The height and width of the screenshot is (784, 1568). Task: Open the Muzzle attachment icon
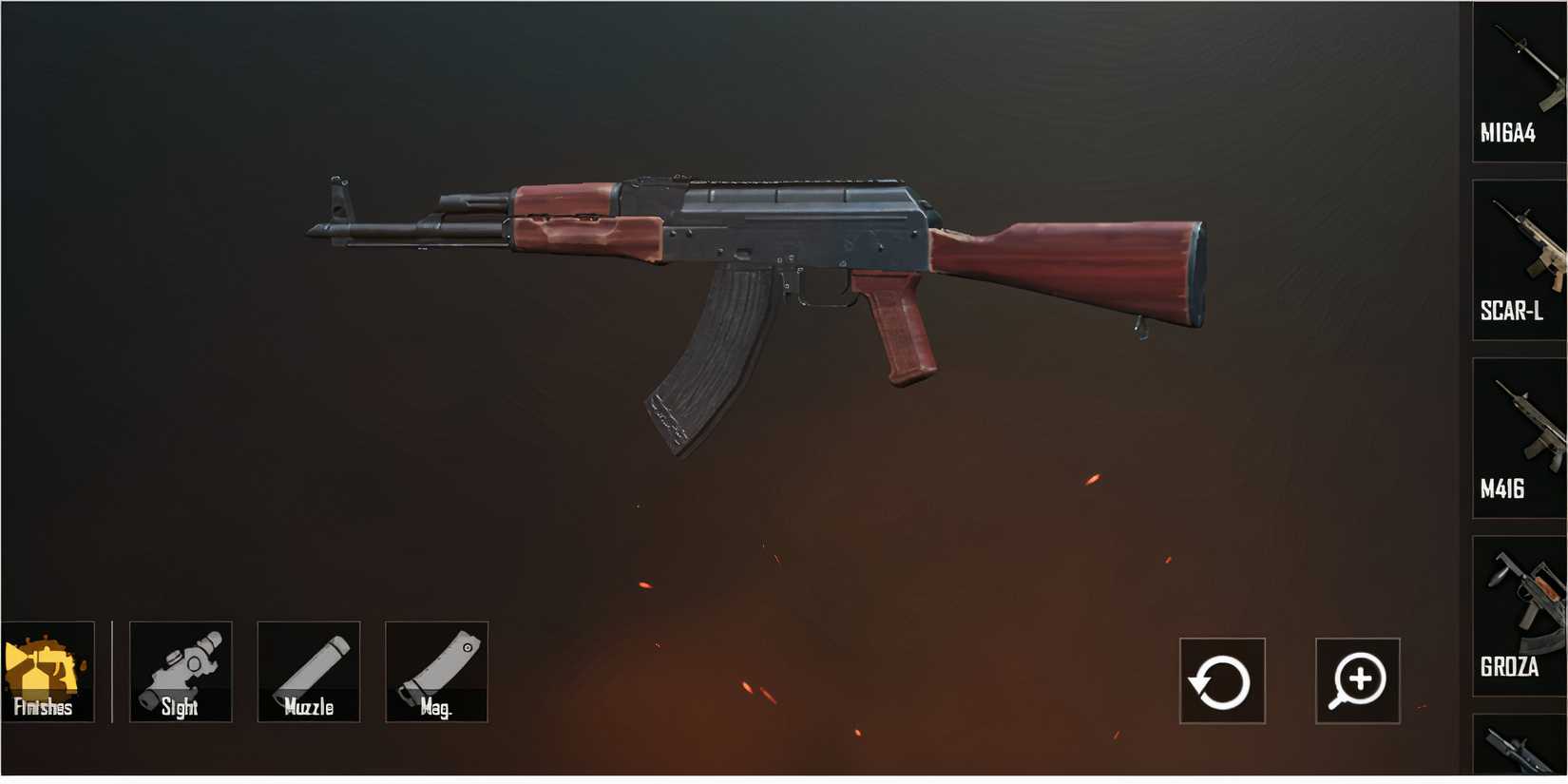[x=308, y=671]
